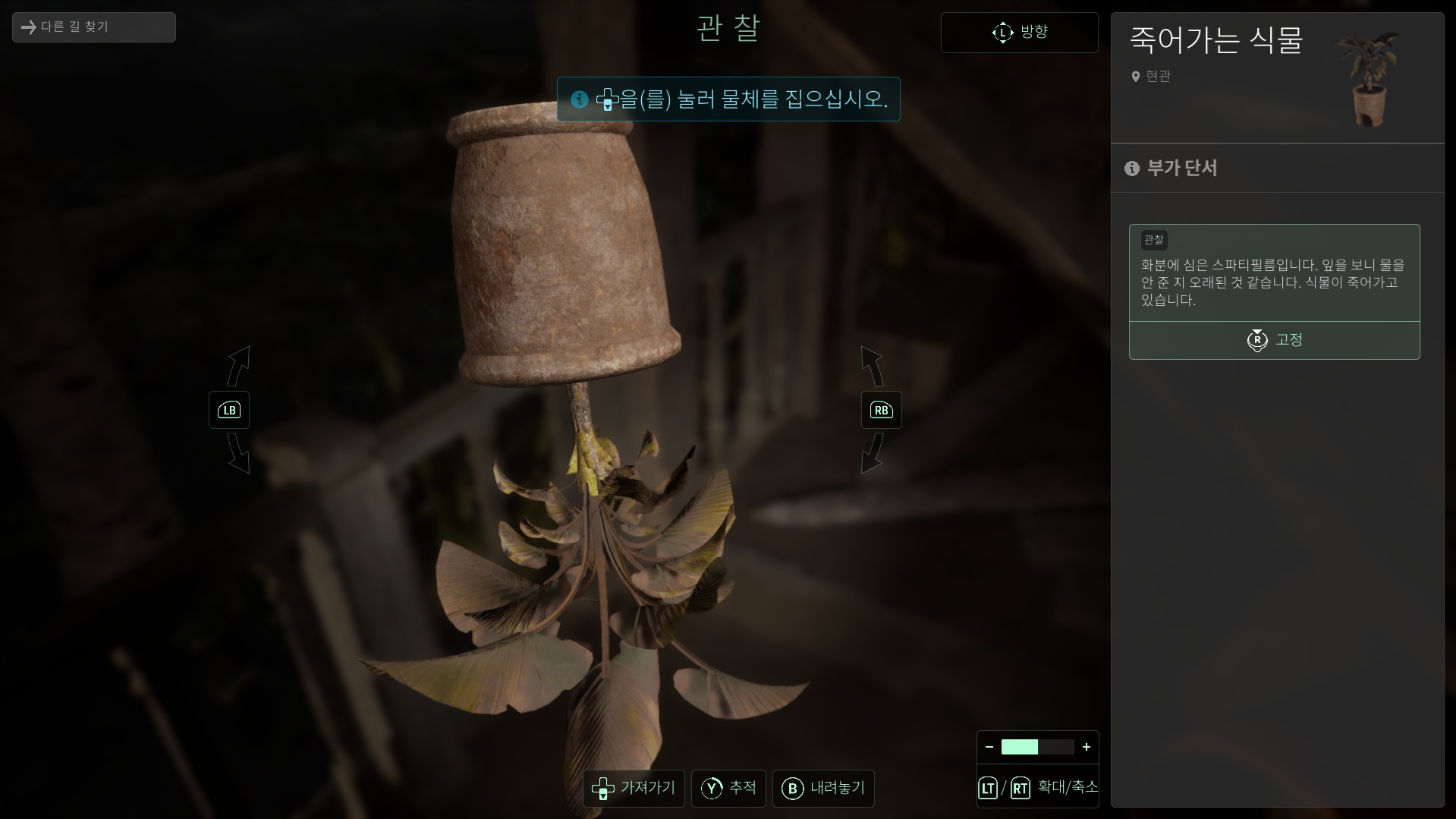Zoom out with the minus button

click(x=989, y=747)
